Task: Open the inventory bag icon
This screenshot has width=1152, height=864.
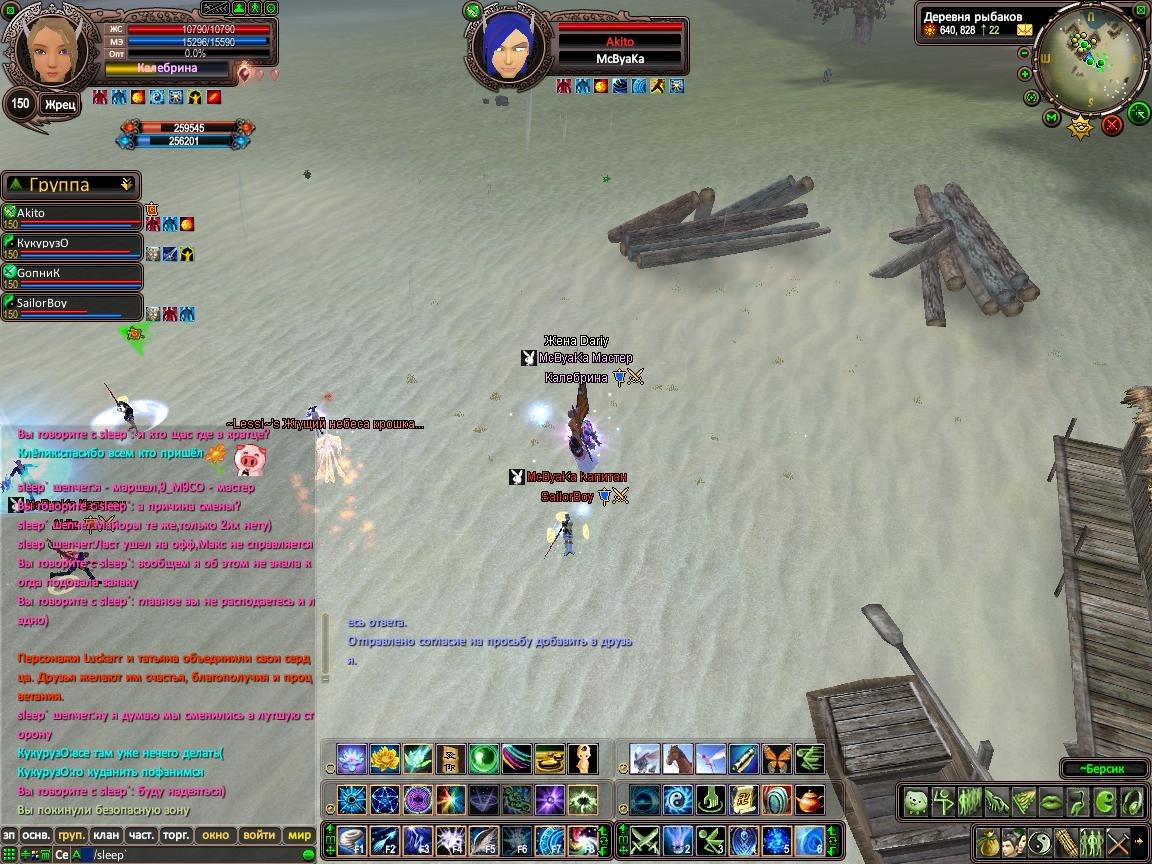Action: click(988, 841)
